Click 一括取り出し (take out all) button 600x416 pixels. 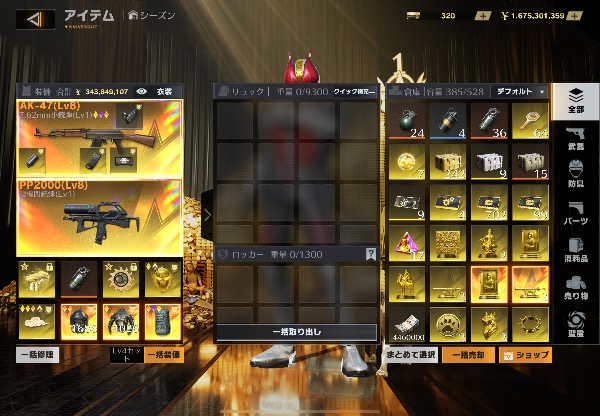point(297,332)
